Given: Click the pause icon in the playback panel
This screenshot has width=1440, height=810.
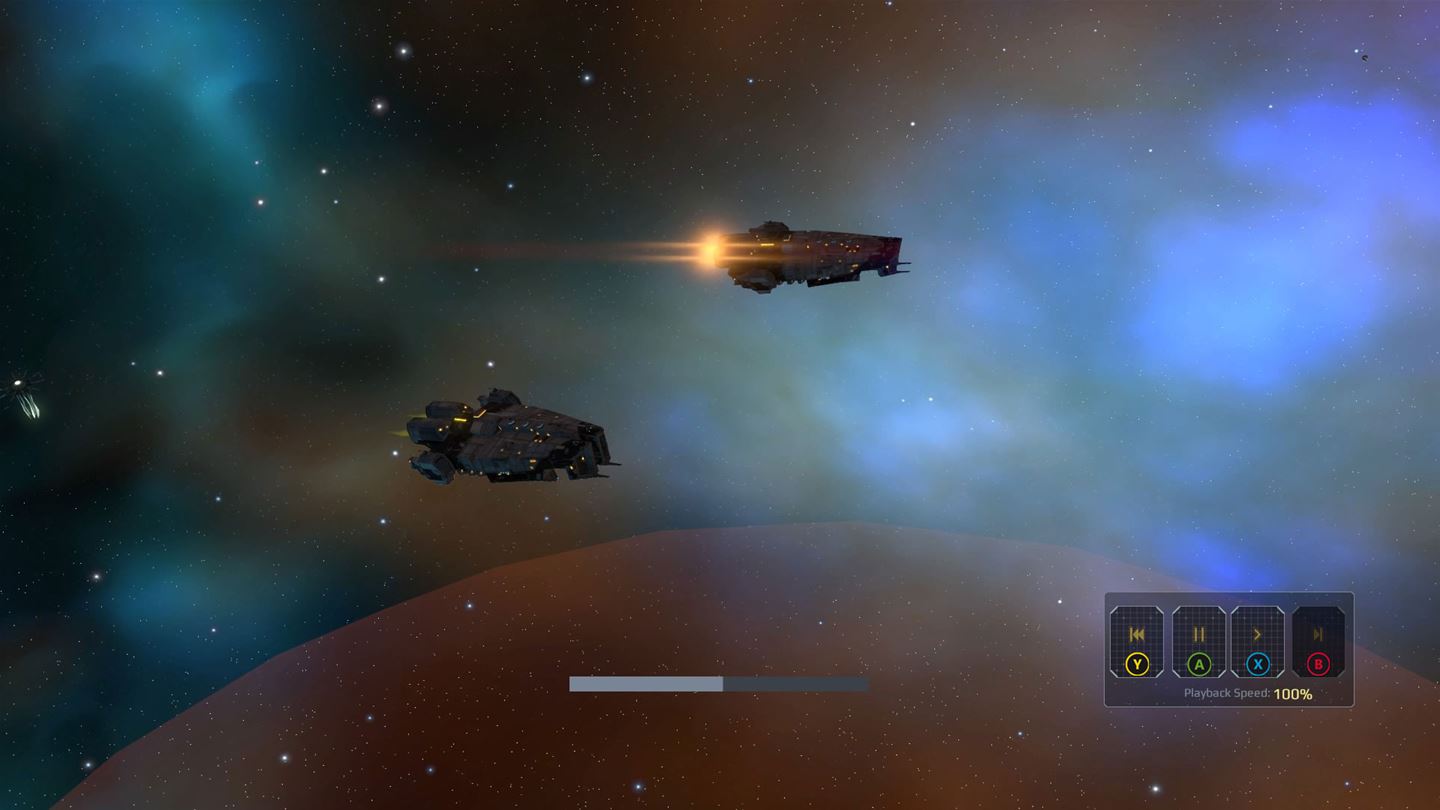Looking at the screenshot, I should 1198,634.
